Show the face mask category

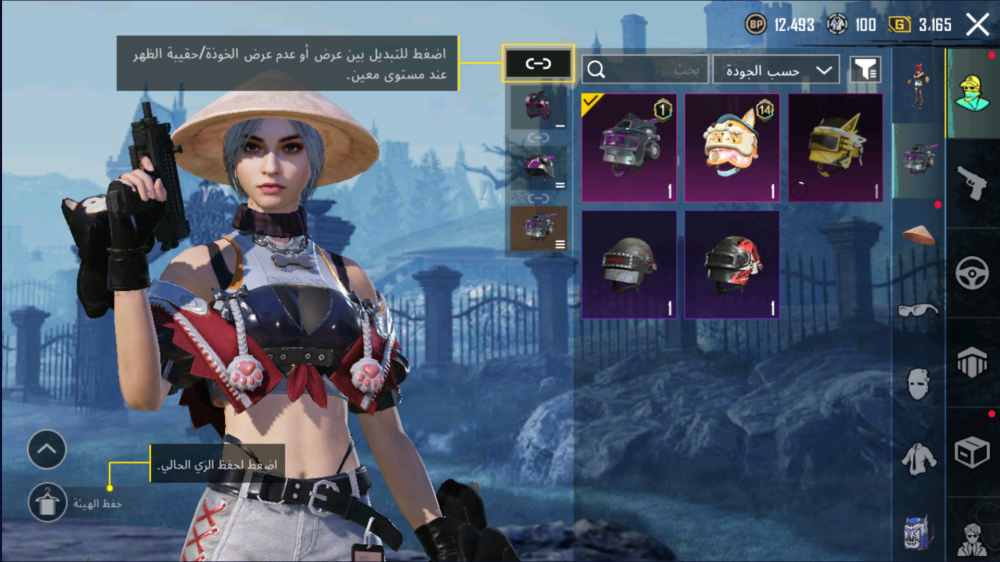coord(918,383)
